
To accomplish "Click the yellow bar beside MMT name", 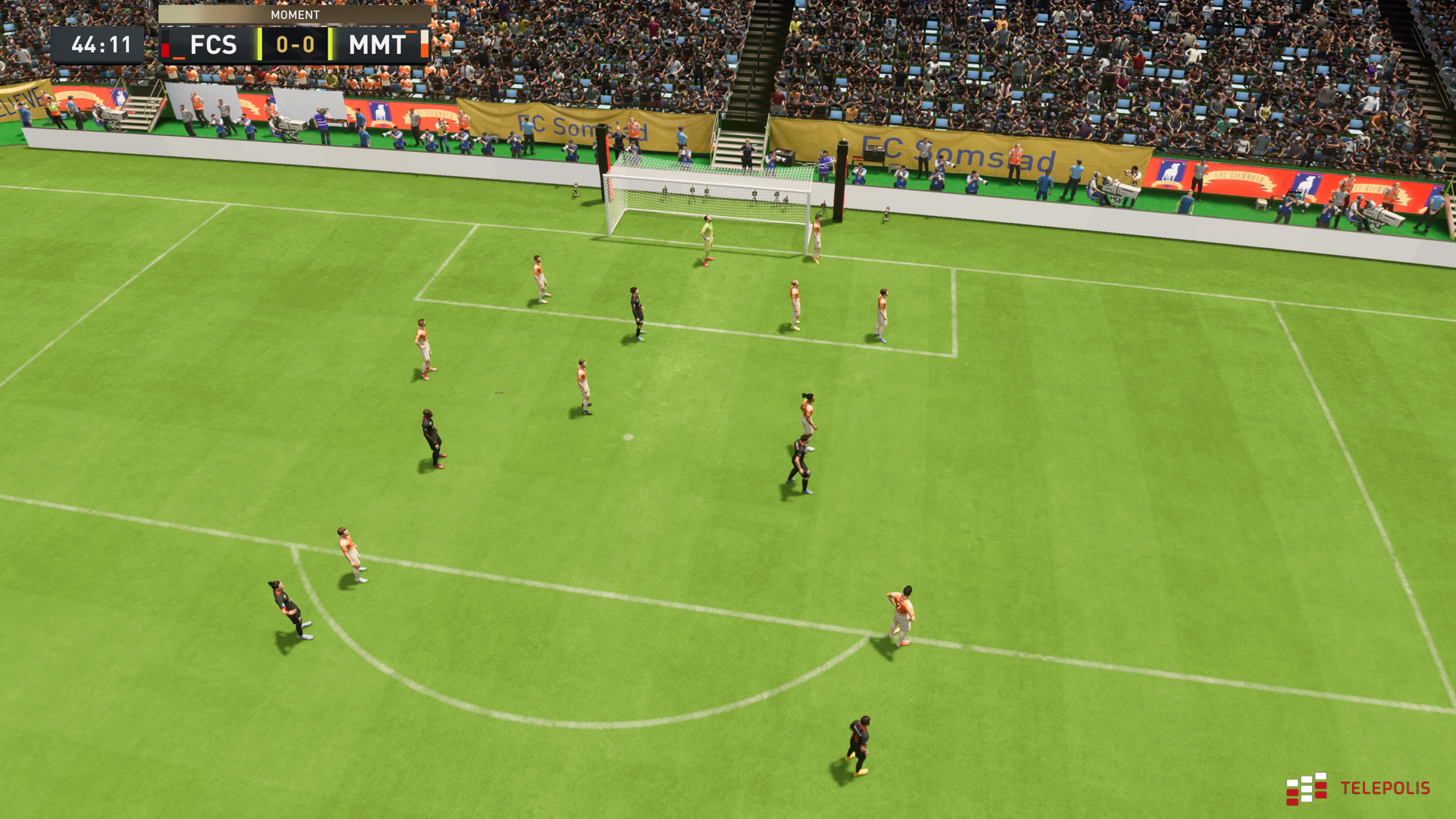I will [x=330, y=43].
